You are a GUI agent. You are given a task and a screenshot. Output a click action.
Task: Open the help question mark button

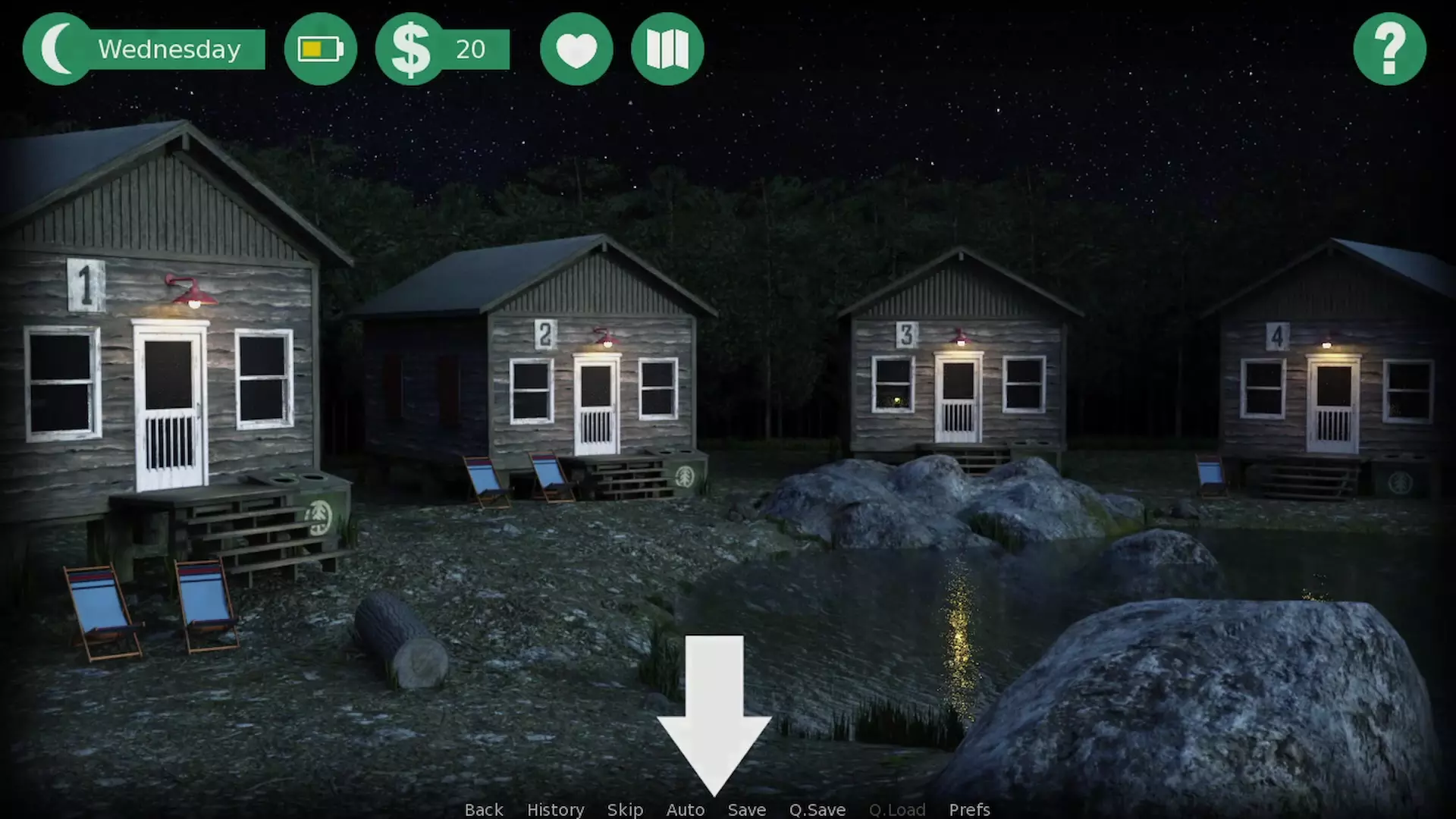point(1389,49)
